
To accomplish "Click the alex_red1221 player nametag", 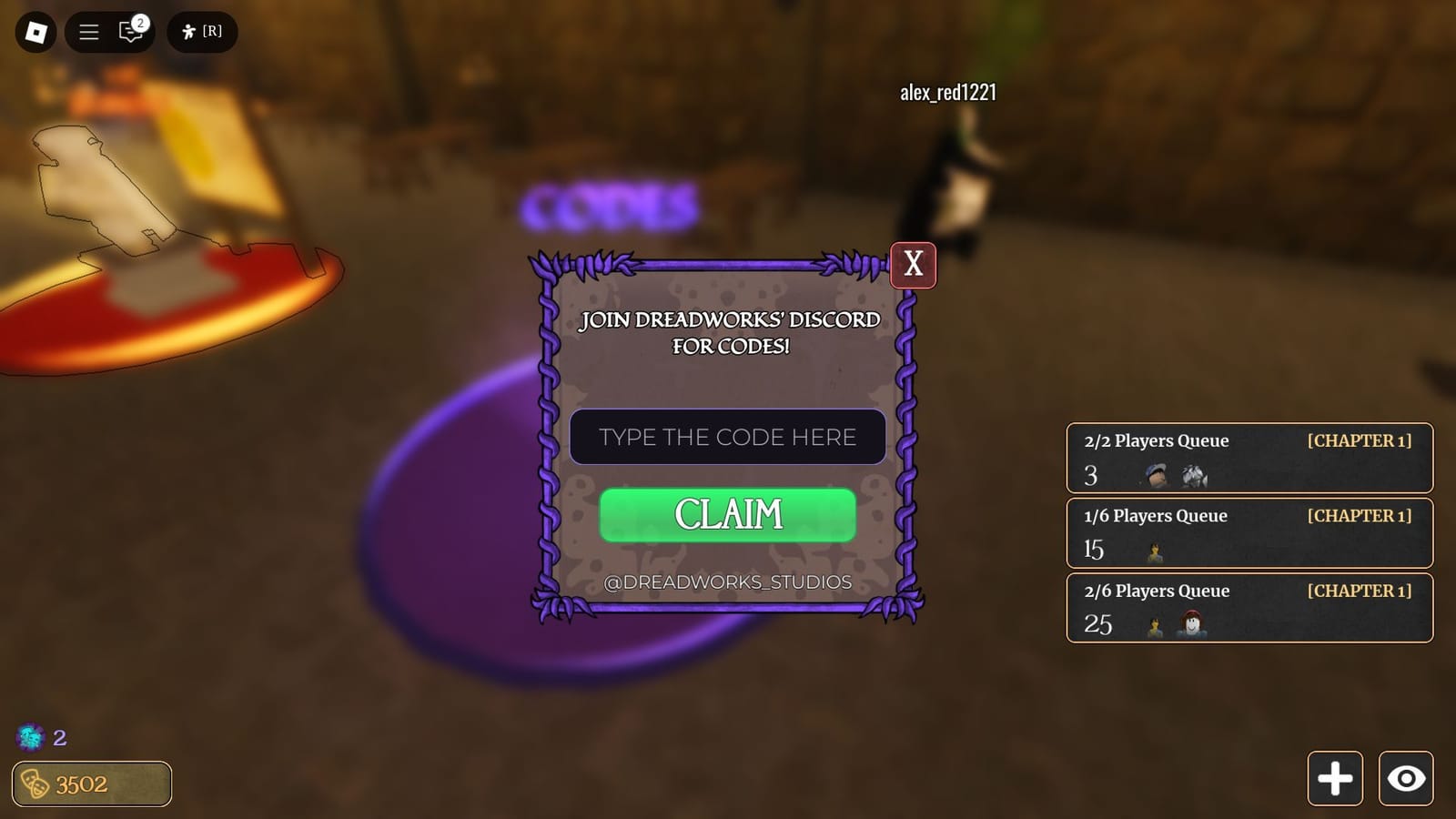I will click(947, 92).
